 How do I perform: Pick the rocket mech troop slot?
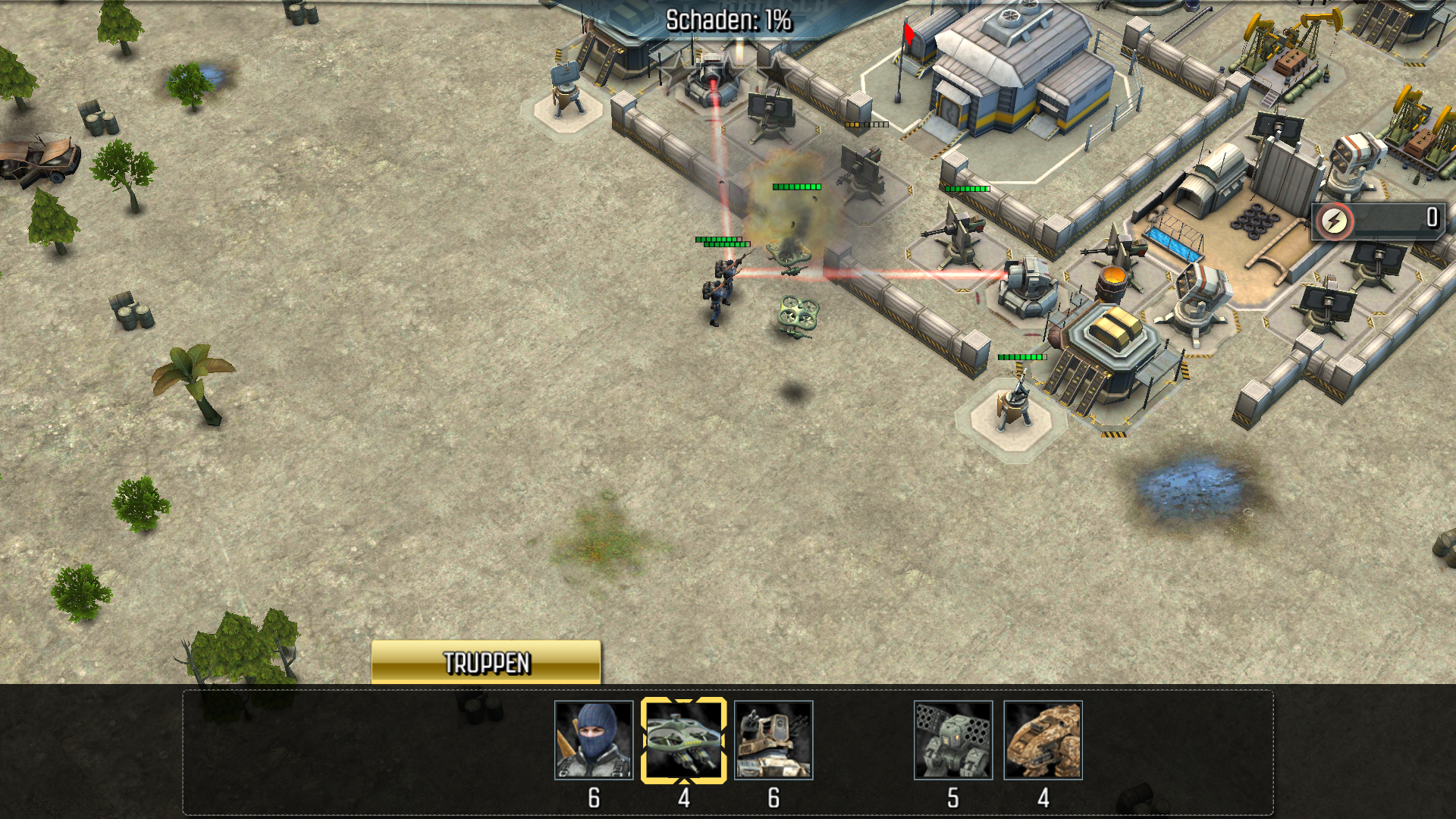tap(953, 740)
